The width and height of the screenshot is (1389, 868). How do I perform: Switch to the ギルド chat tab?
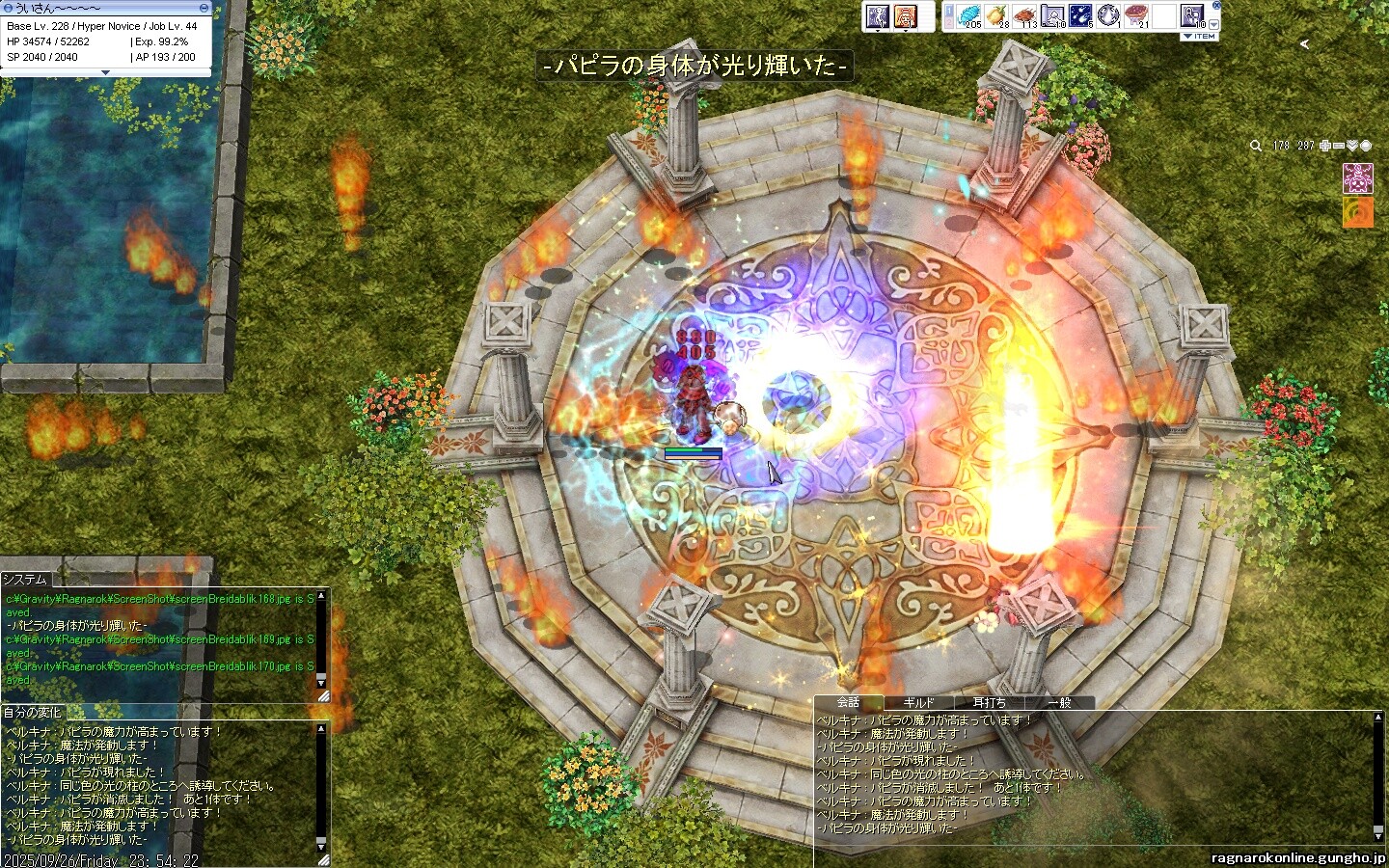918,703
